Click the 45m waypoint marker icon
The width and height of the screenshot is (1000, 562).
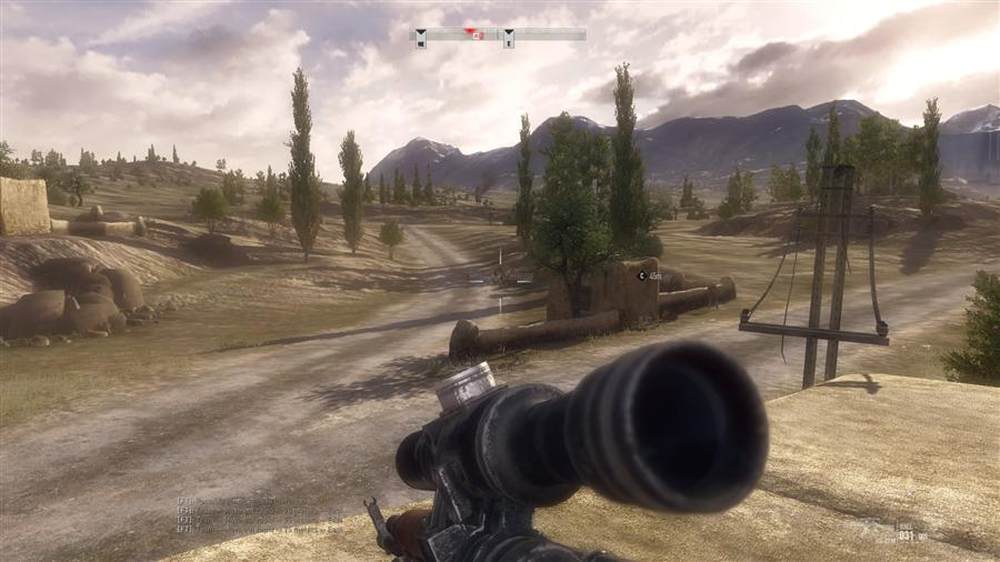point(640,275)
